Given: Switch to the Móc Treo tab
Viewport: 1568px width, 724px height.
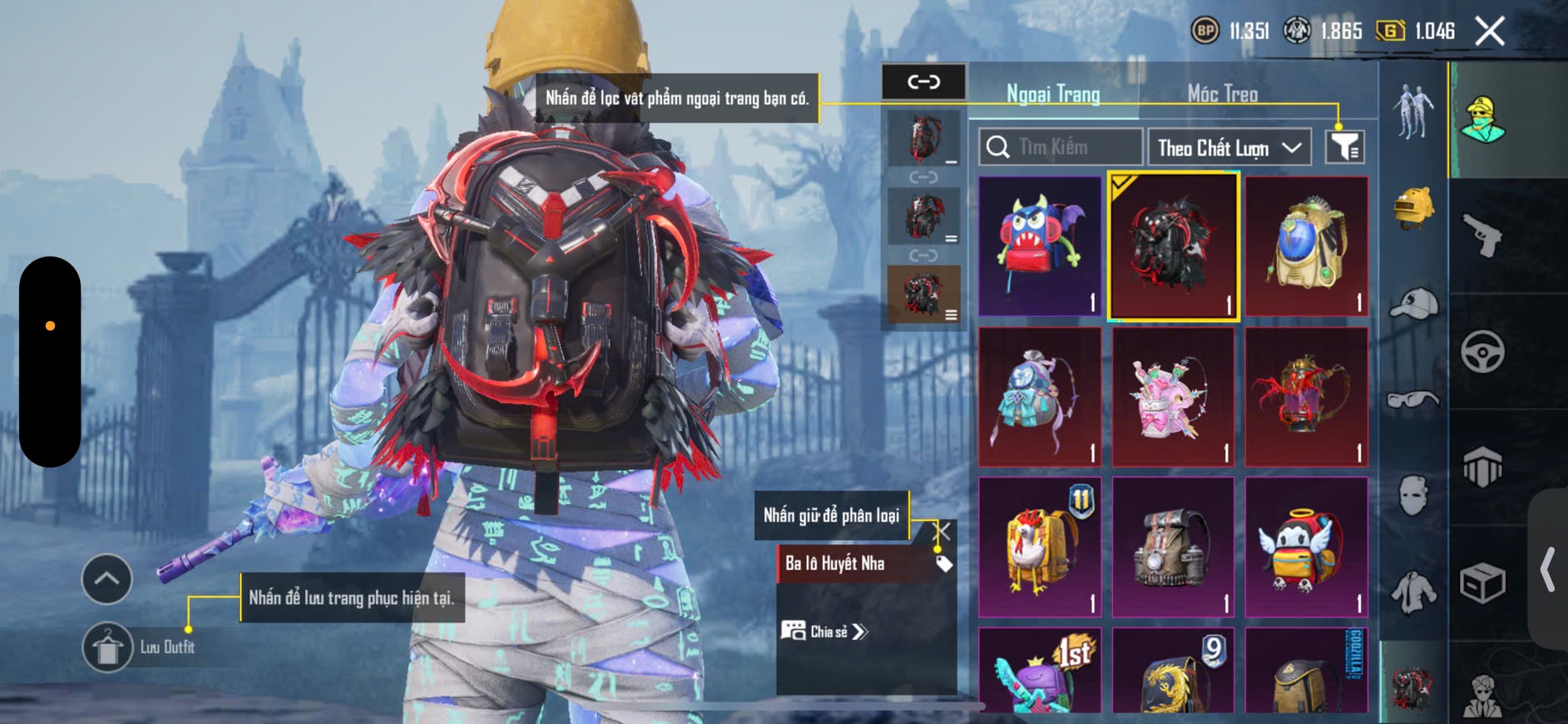Looking at the screenshot, I should (1222, 94).
